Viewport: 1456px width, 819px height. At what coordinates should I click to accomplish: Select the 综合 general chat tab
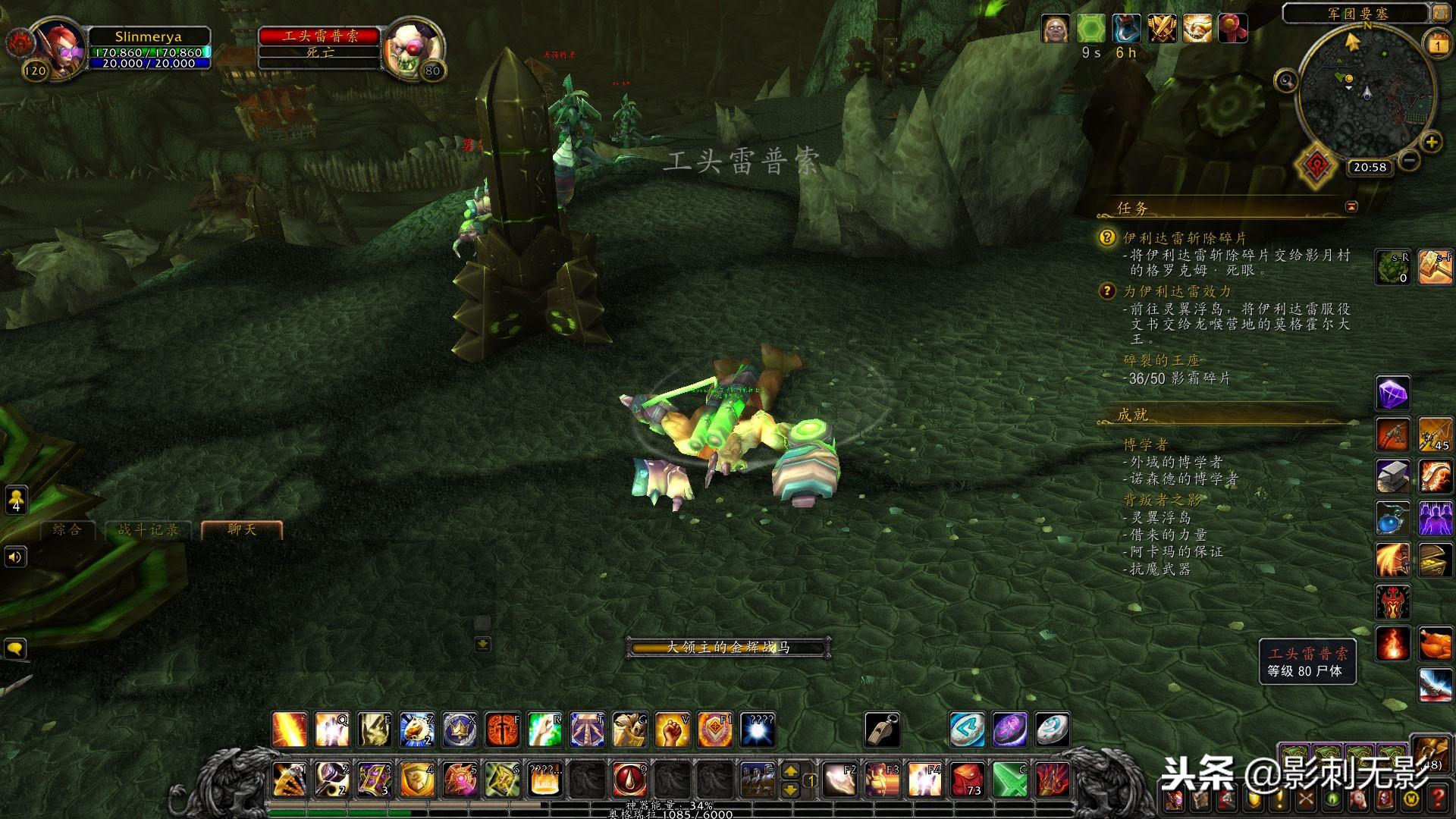(x=67, y=529)
